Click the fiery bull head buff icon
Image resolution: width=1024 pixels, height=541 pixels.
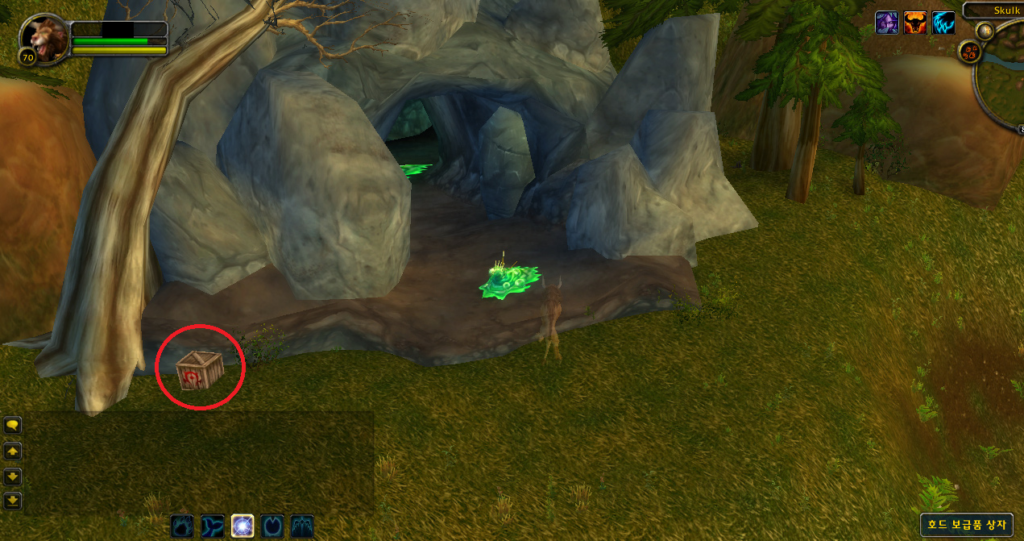pos(915,22)
